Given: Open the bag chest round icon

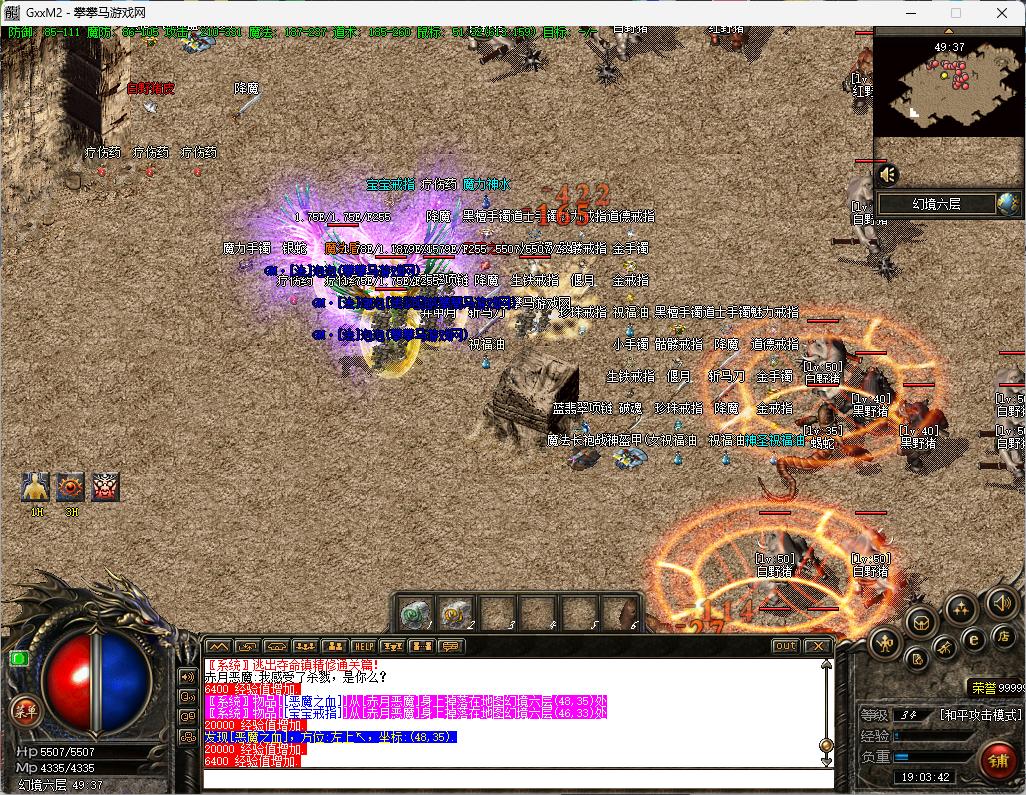Looking at the screenshot, I should (919, 624).
